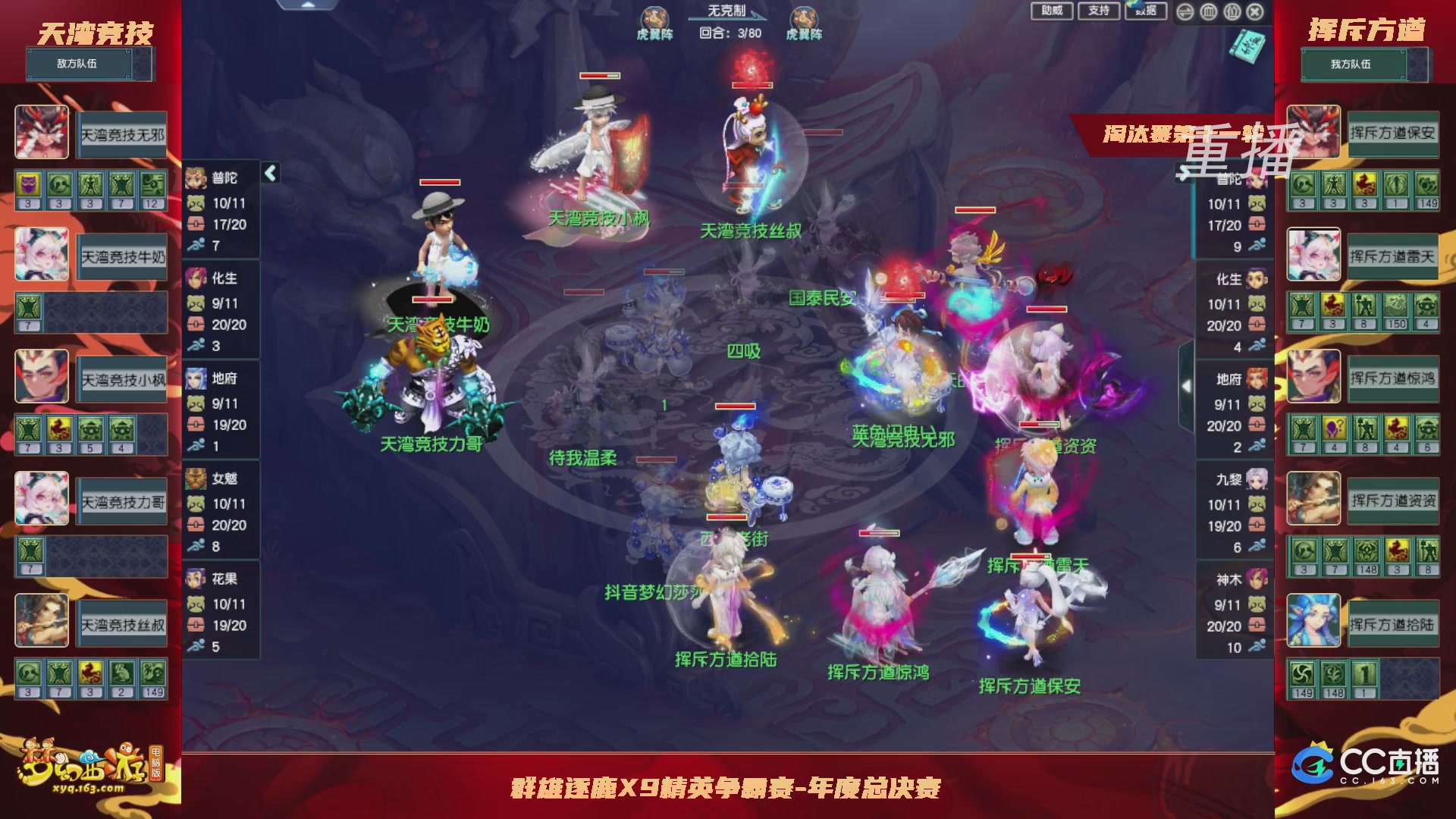Click the 支持 support button
1456x819 pixels.
[x=1101, y=11]
